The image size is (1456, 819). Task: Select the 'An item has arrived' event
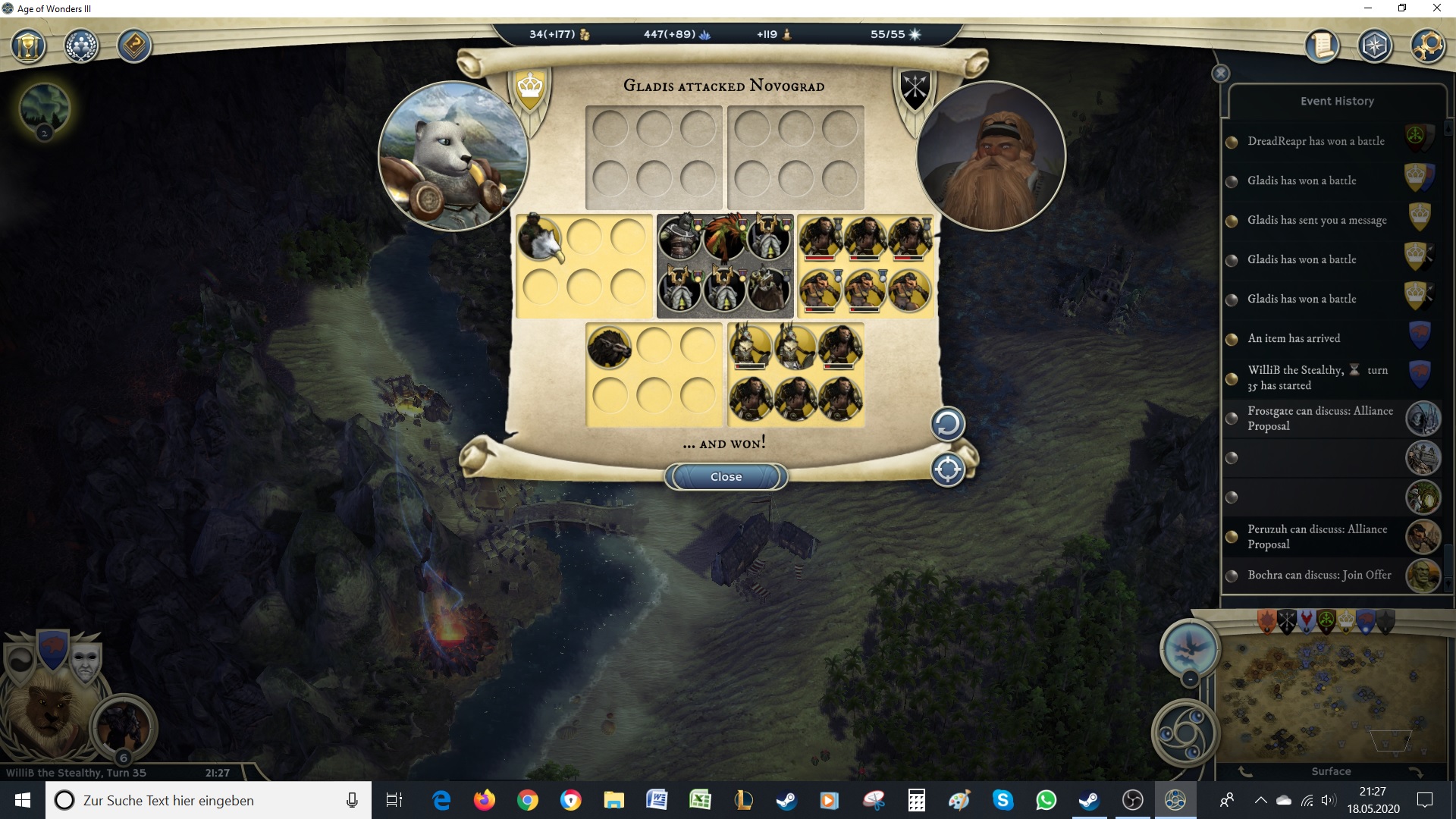coord(1294,338)
